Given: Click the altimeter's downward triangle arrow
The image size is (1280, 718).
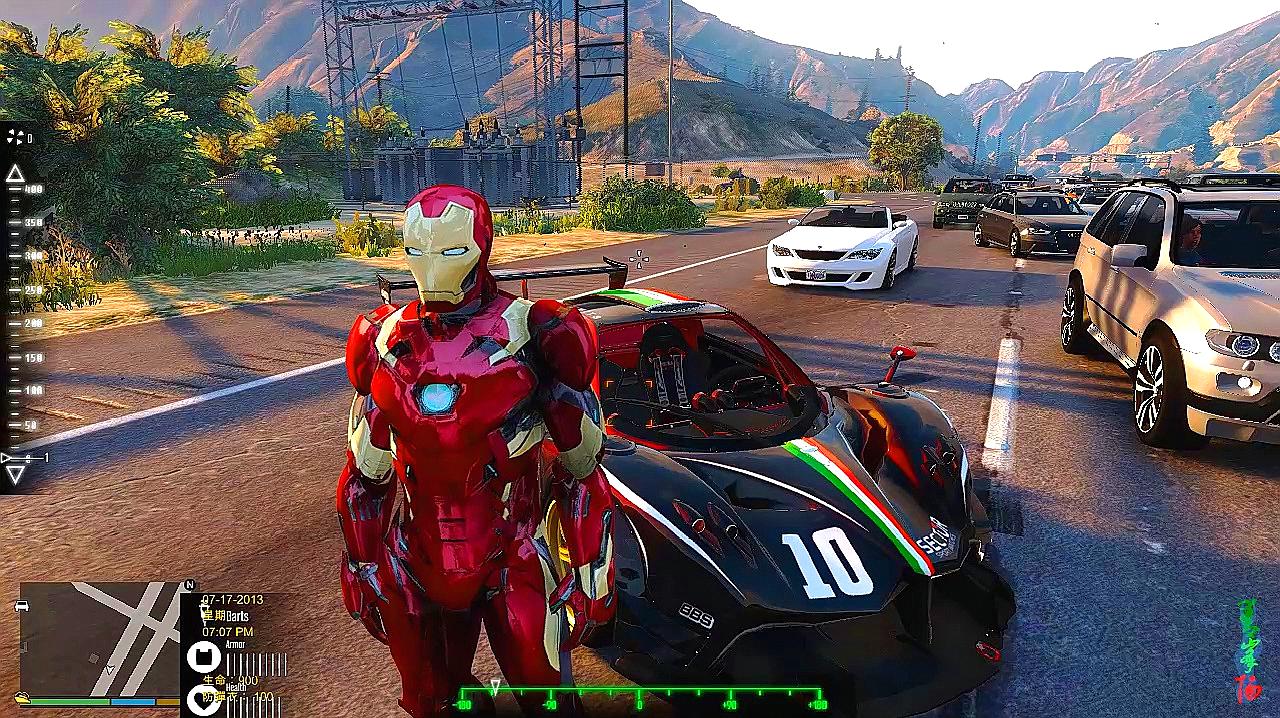Looking at the screenshot, I should click(x=15, y=475).
